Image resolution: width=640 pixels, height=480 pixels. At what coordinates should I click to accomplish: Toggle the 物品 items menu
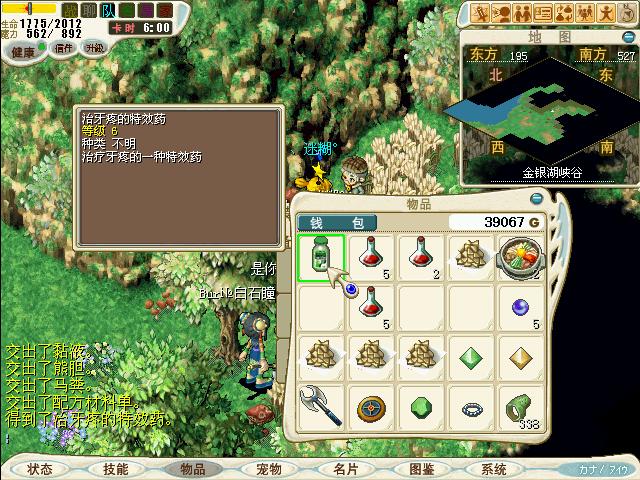tap(192, 468)
